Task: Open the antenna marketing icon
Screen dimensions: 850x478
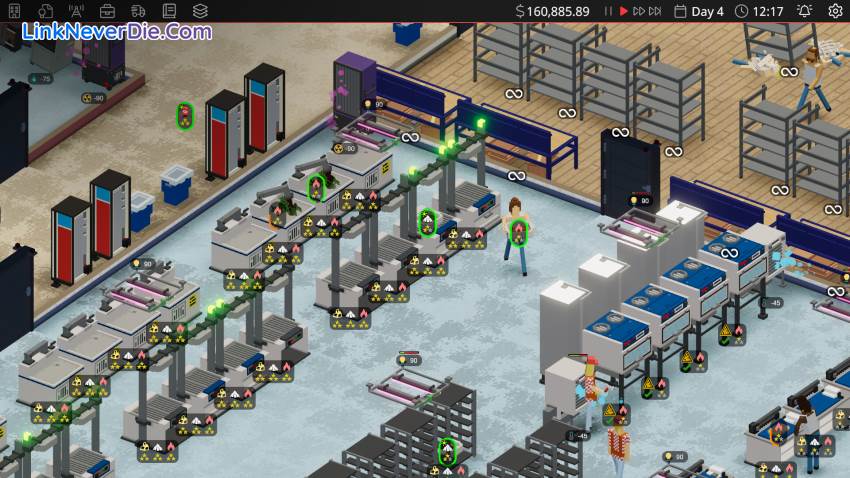Action: [x=77, y=11]
